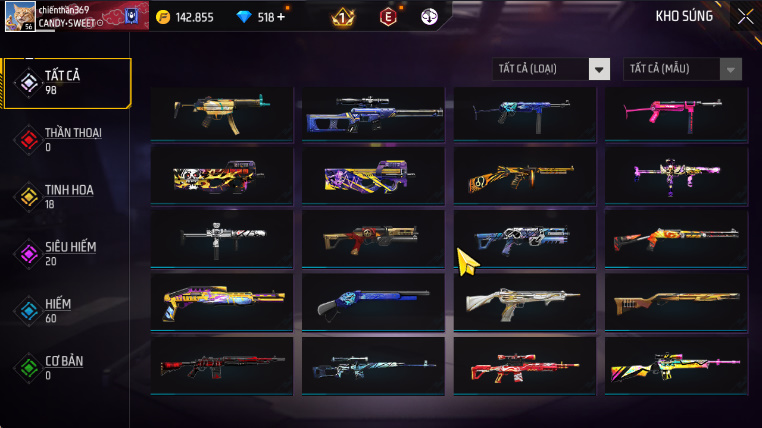Click the gold rank badge icon
This screenshot has width=762, height=428.
[x=342, y=17]
